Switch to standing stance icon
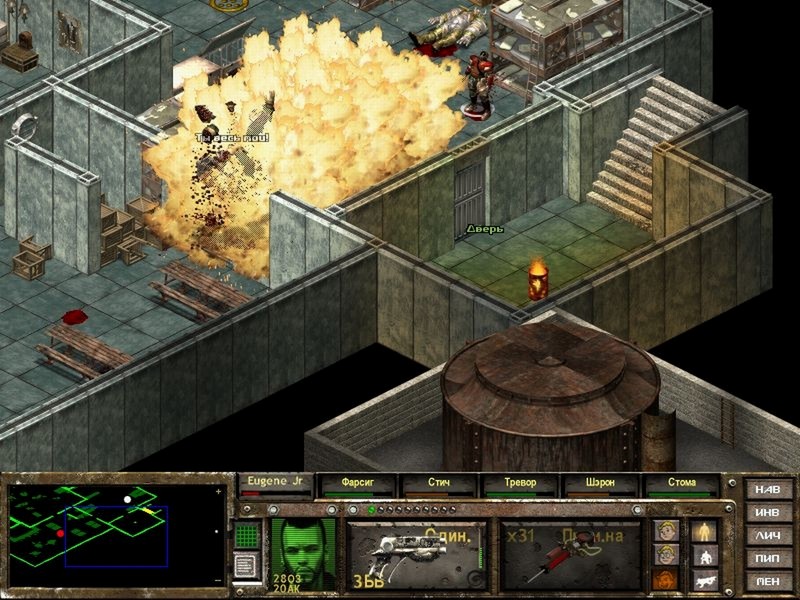Image resolution: width=800 pixels, height=600 pixels. (702, 530)
